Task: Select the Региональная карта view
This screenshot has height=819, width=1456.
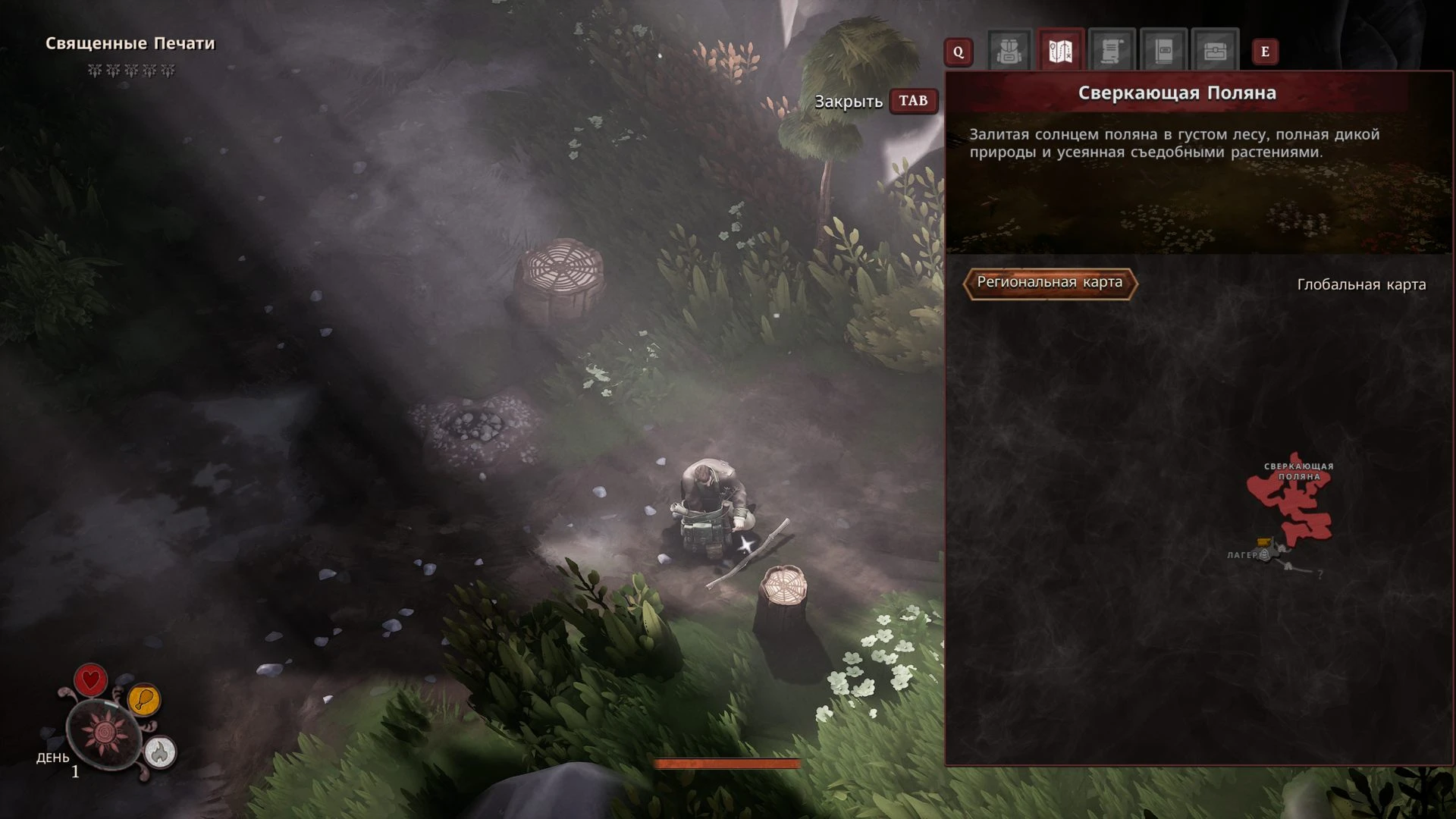Action: 1050,283
